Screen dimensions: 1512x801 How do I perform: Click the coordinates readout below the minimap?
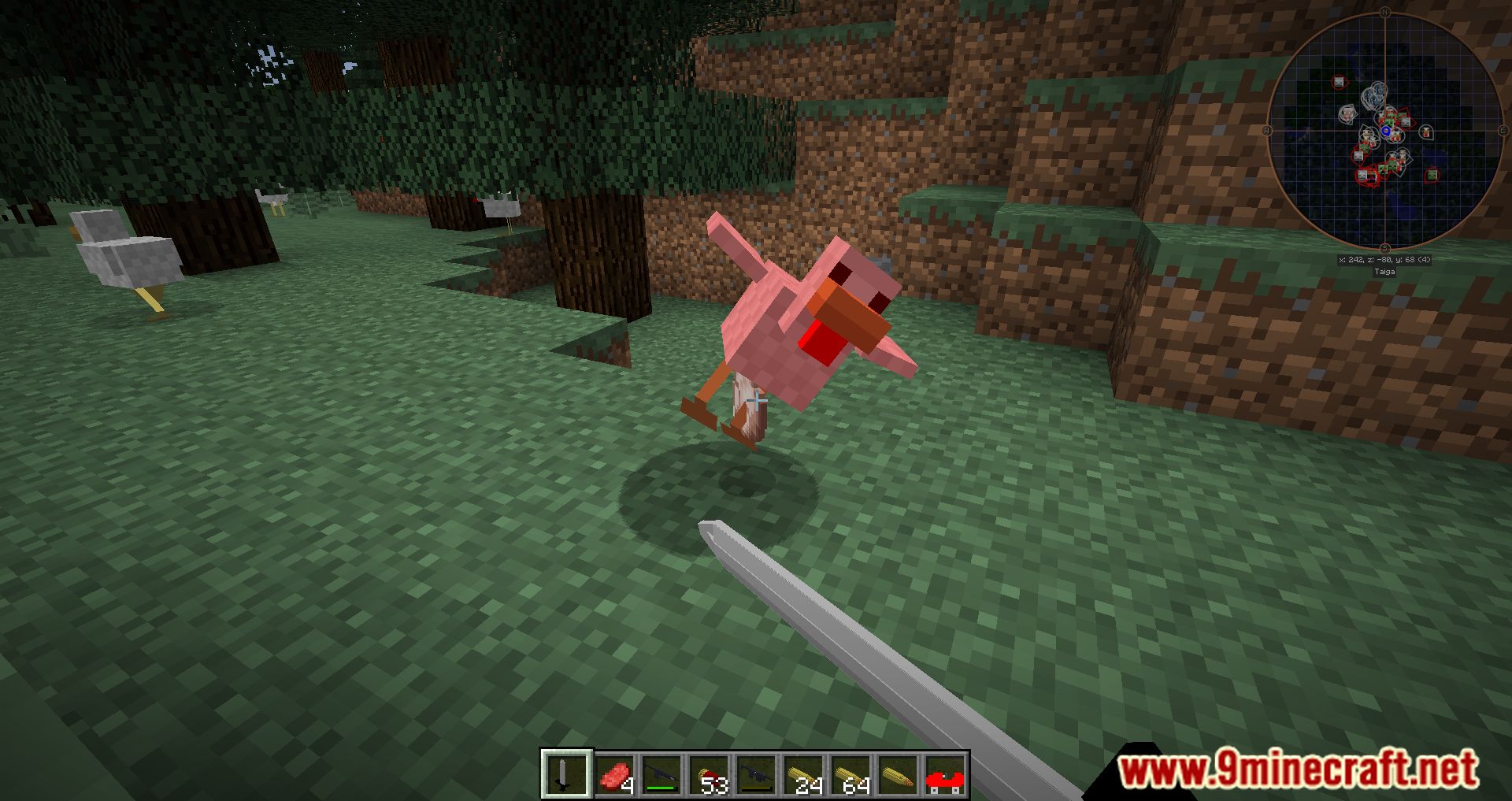point(1384,259)
